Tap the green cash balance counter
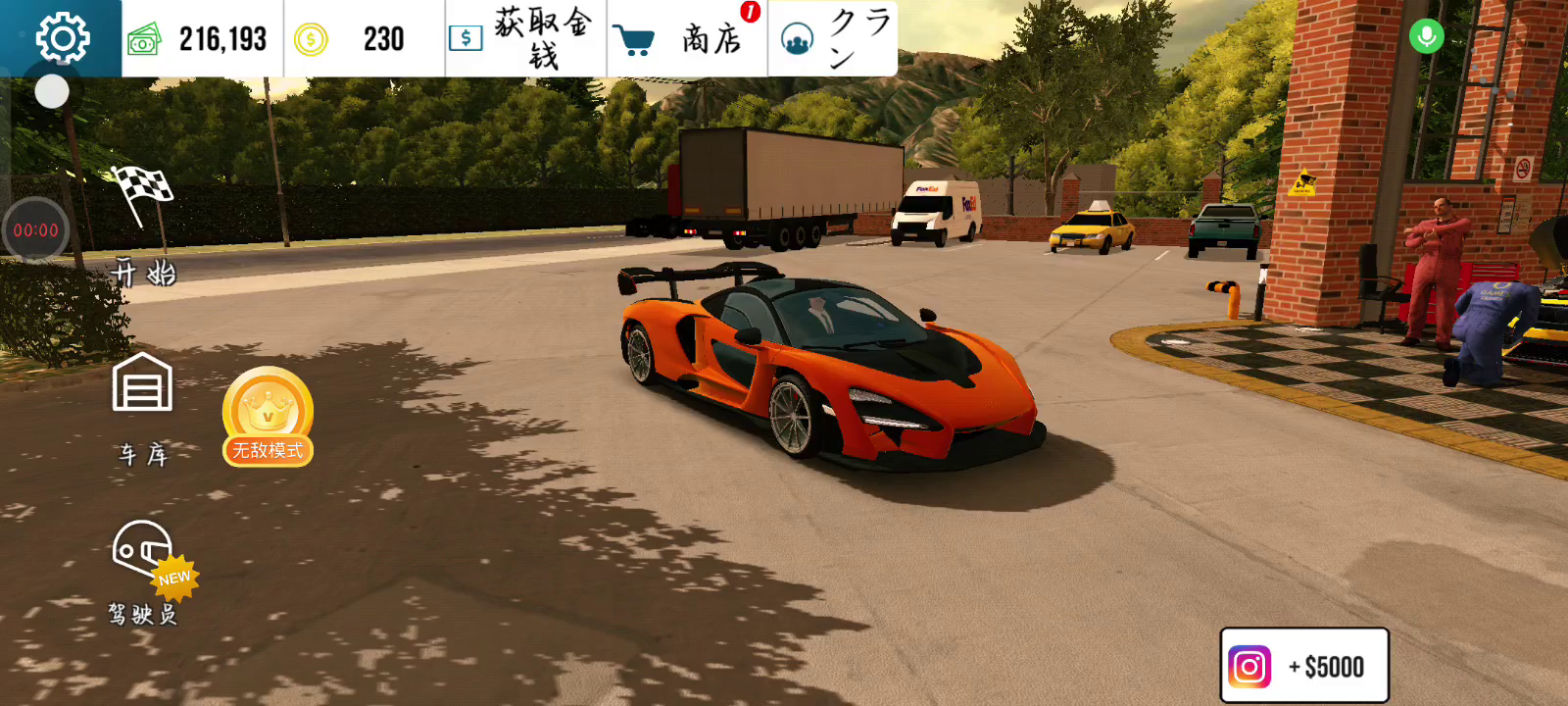This screenshot has width=1568, height=706. click(202, 39)
